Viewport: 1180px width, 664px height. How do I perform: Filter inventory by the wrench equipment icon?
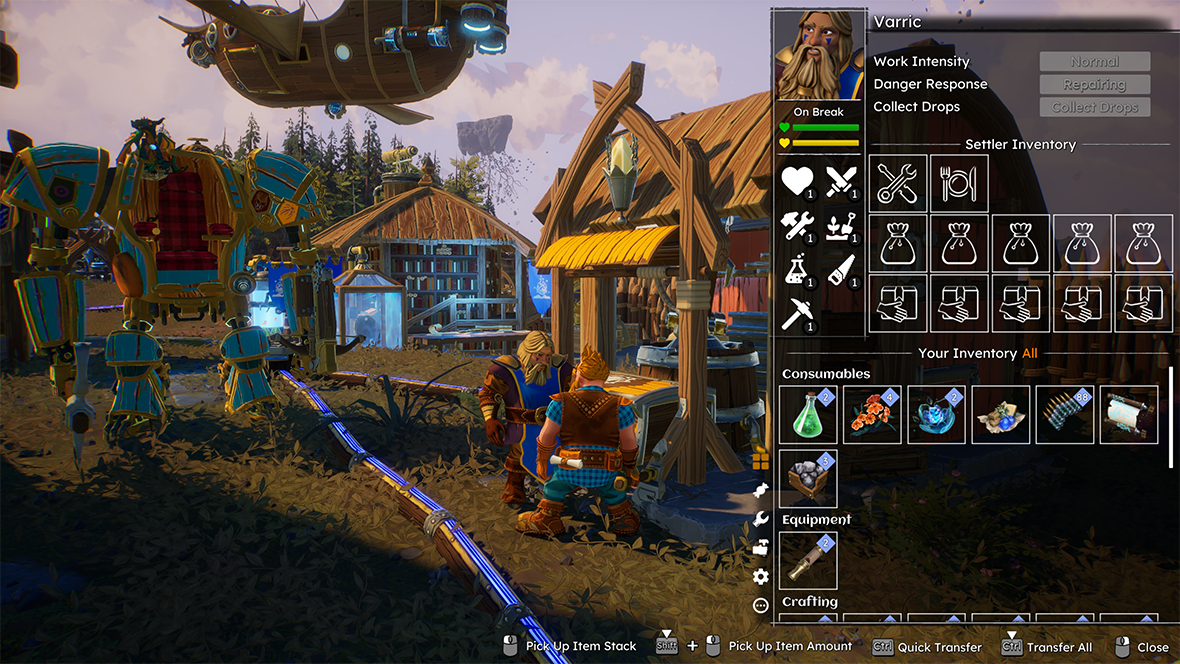click(760, 518)
